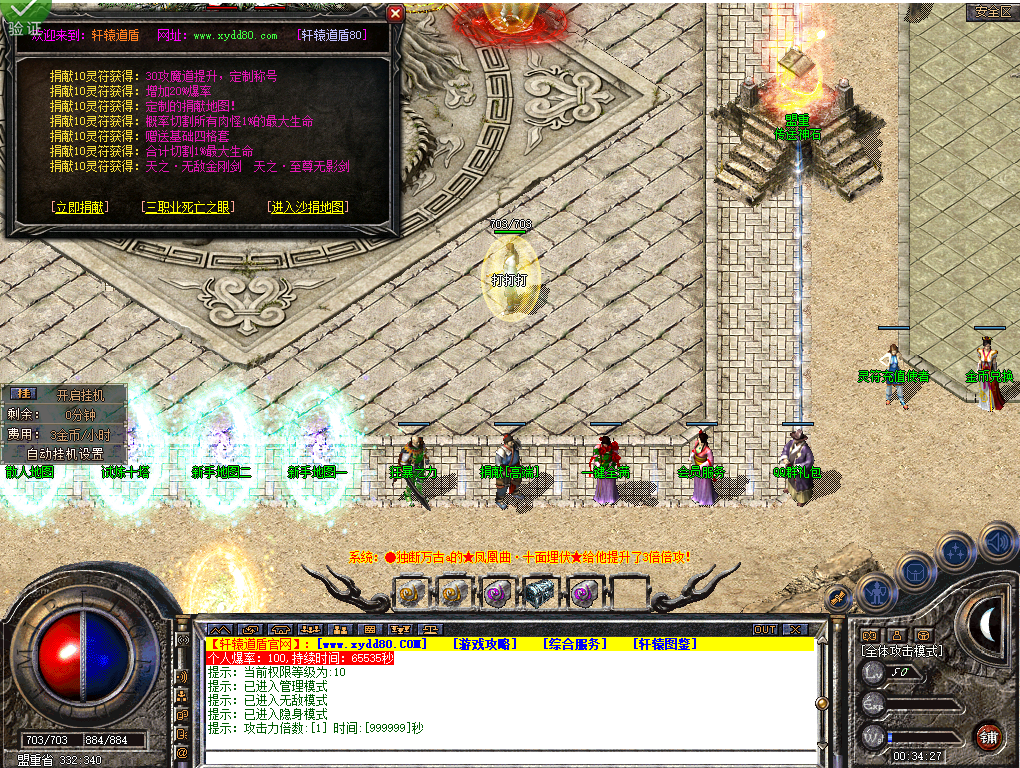Open the skills sparkle round button
Image resolution: width=1020 pixels, height=768 pixels.
click(x=956, y=551)
